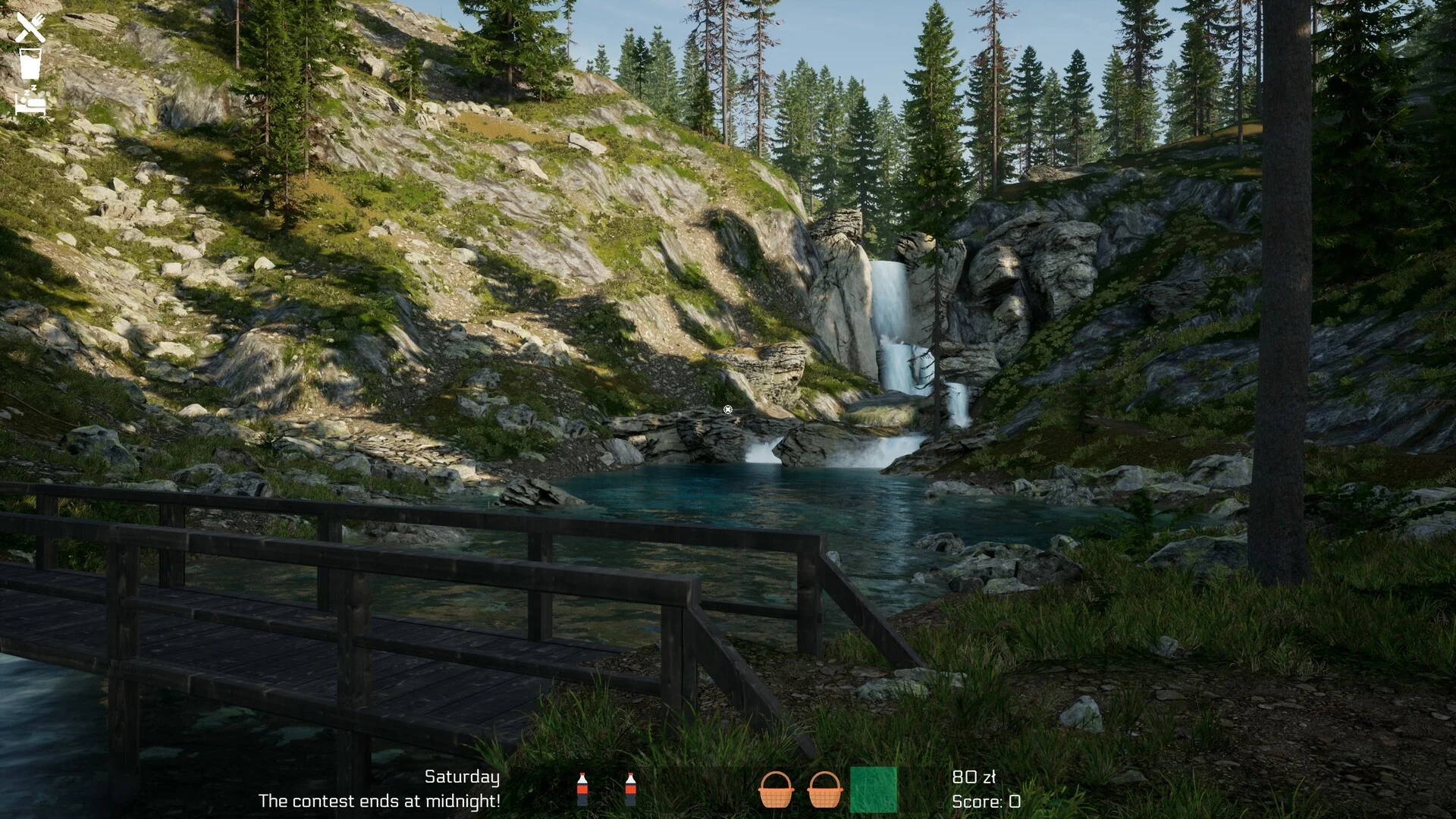Click the knife and fork hunger icon
1456x819 pixels.
[30, 28]
